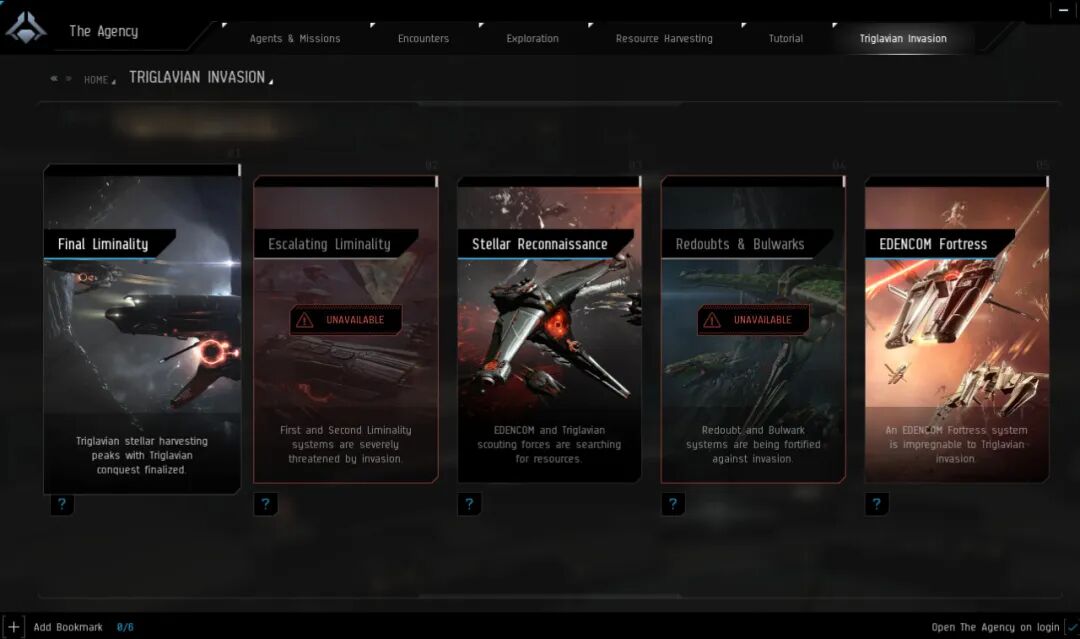Open the help icon under Redoubts & Bulwarks
The image size is (1080, 639).
673,504
